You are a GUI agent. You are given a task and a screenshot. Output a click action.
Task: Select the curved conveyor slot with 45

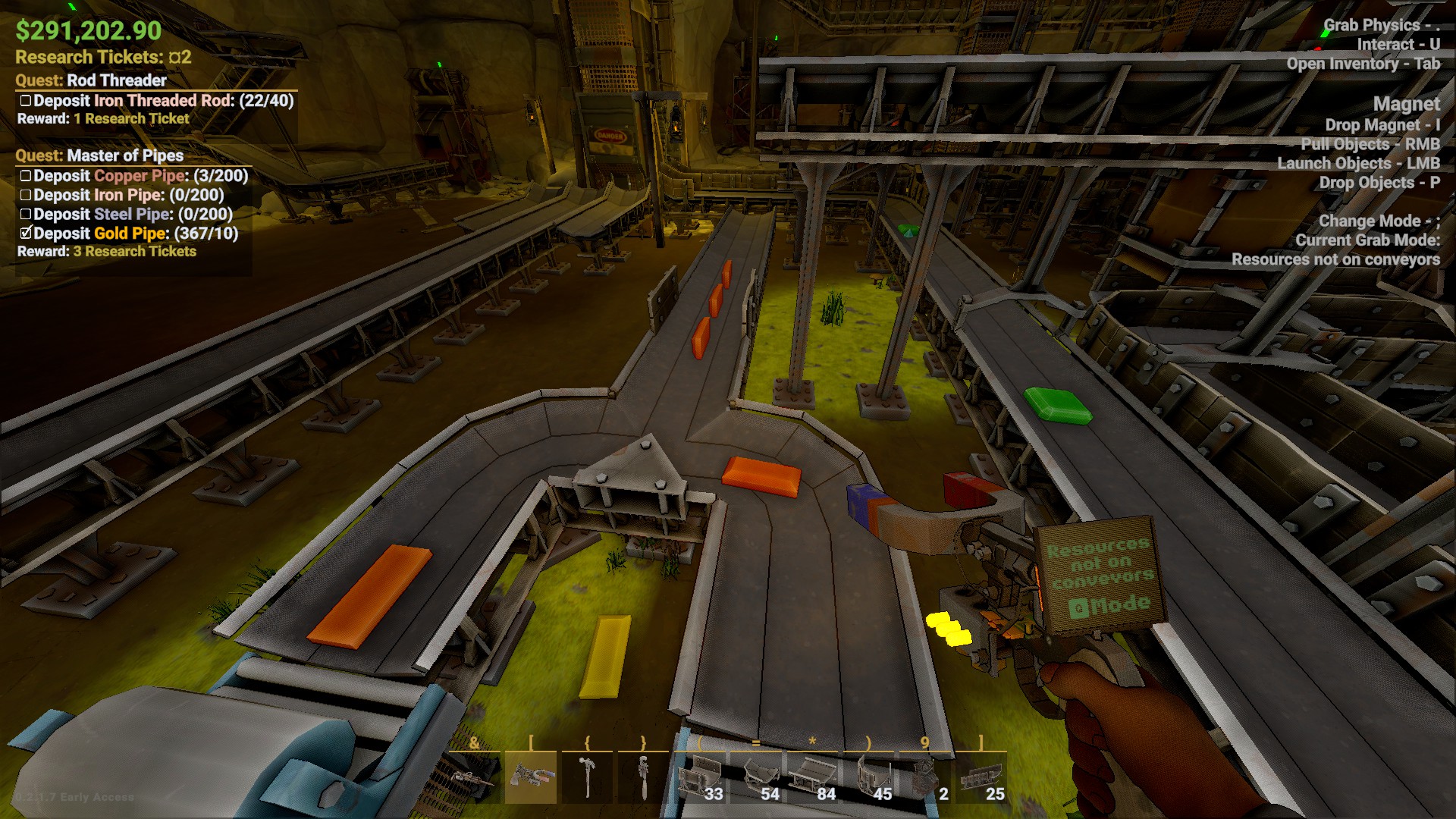(870, 777)
